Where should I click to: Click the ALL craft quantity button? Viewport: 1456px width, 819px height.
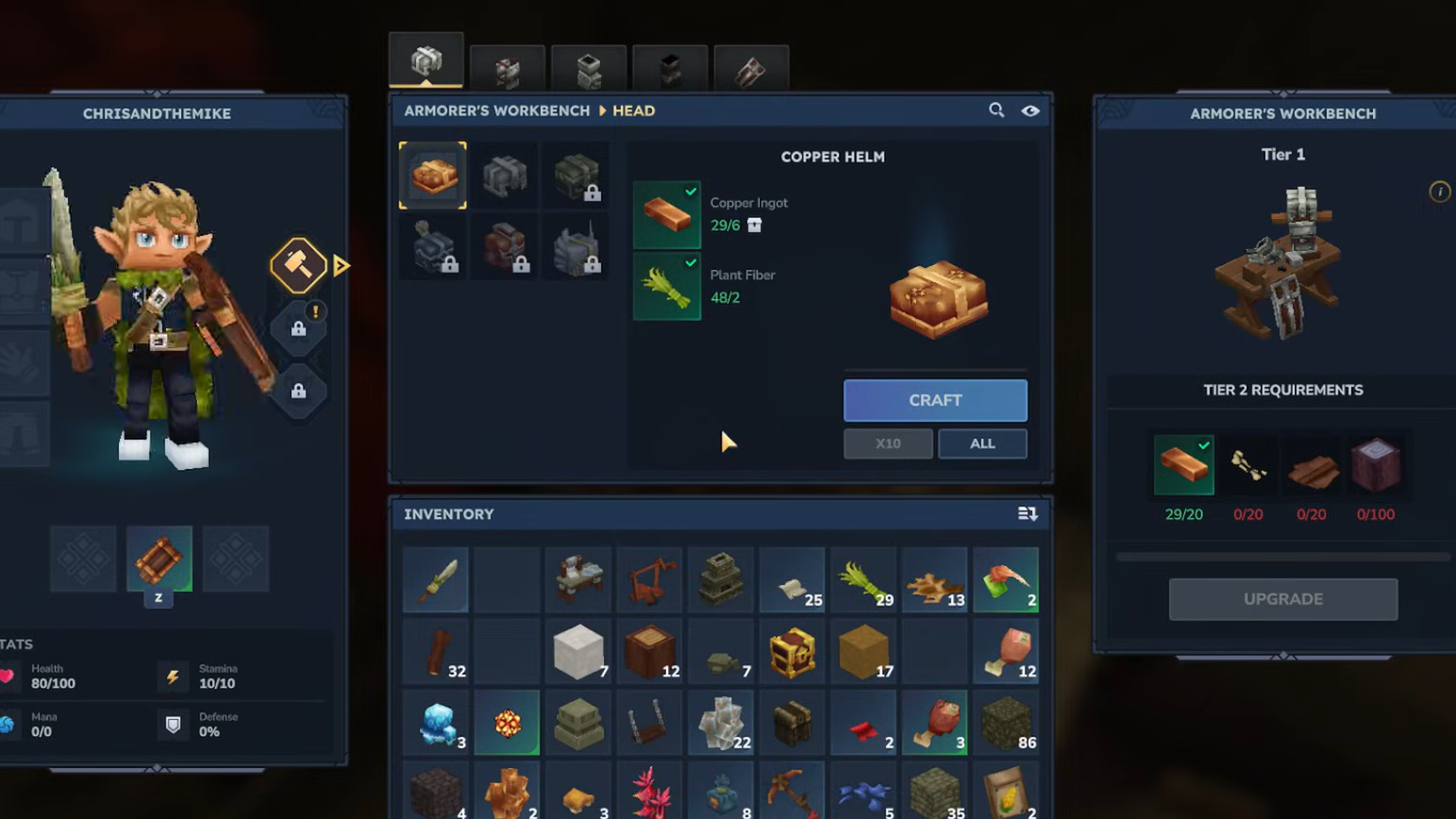click(x=981, y=443)
